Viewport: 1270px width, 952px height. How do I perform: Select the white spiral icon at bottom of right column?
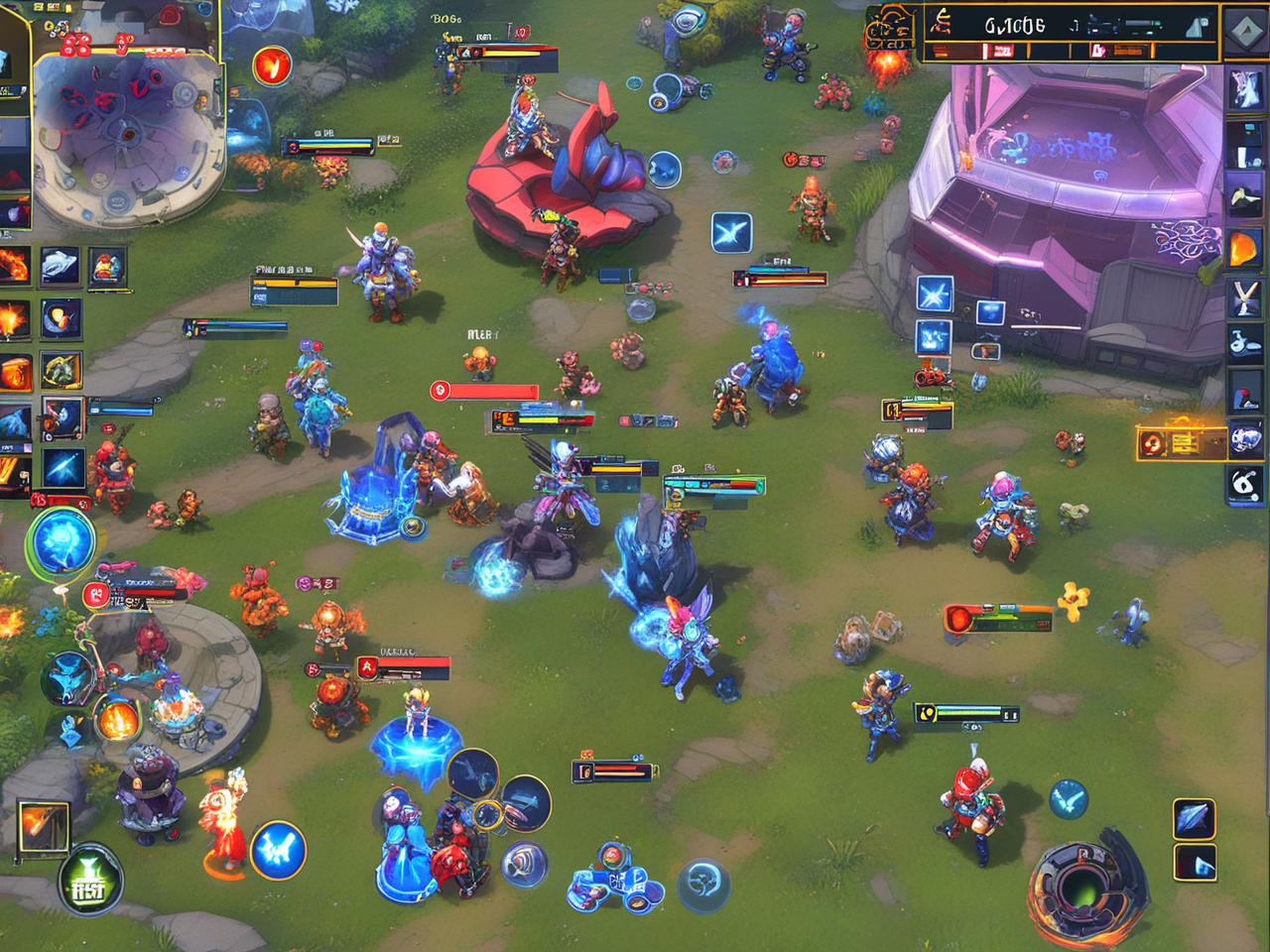(x=1245, y=485)
